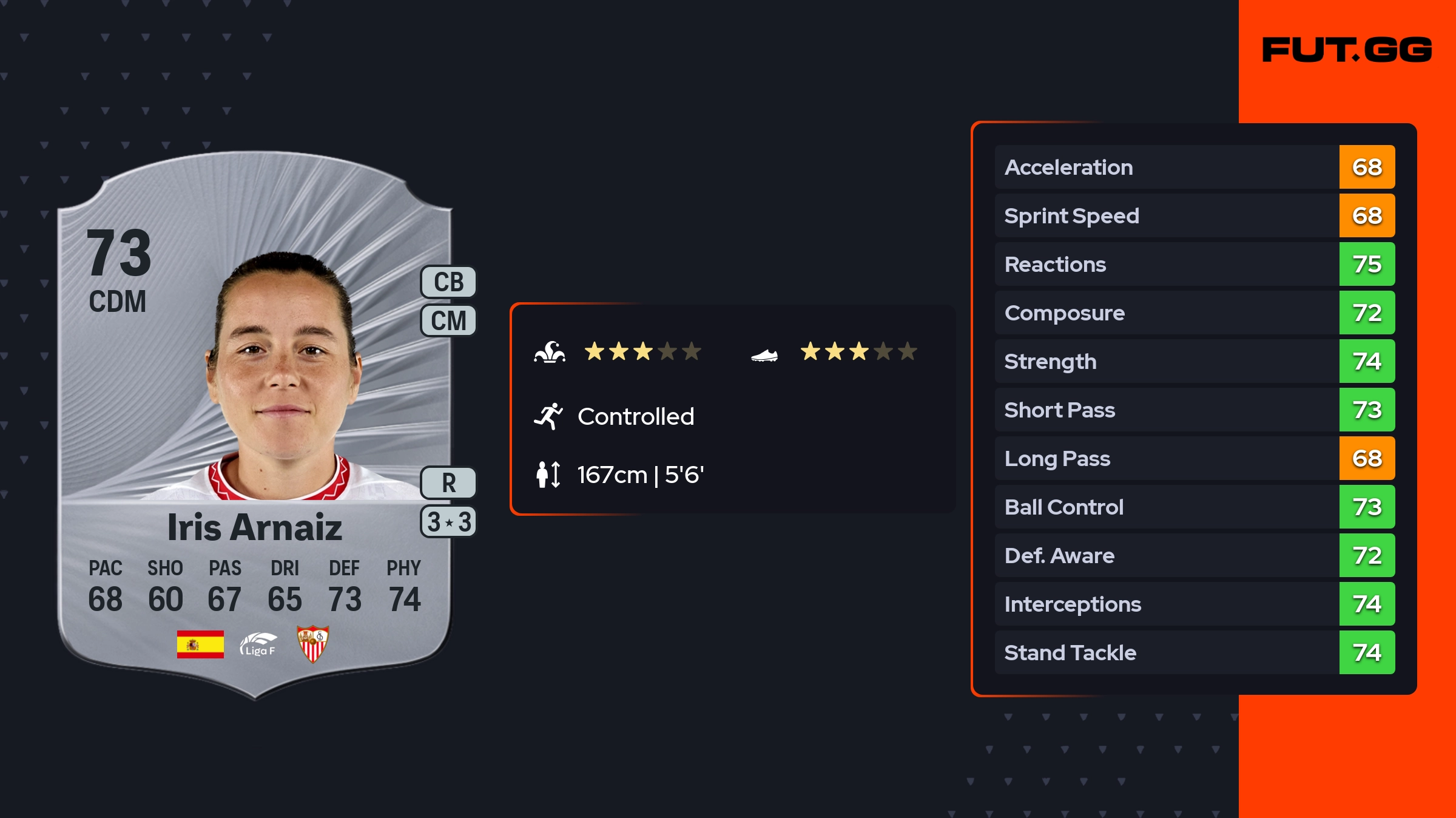Select the Controlled acceleration type entry
The height and width of the screenshot is (818, 1456).
(x=635, y=416)
